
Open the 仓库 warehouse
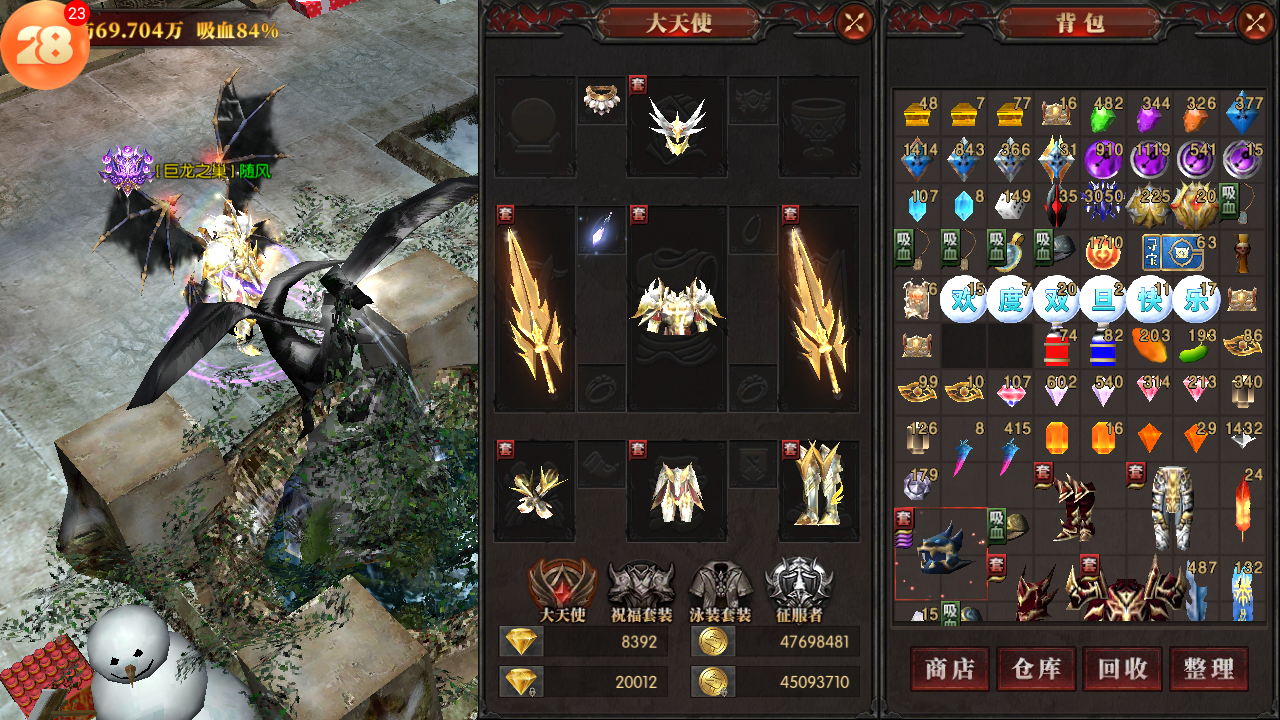[x=1036, y=669]
